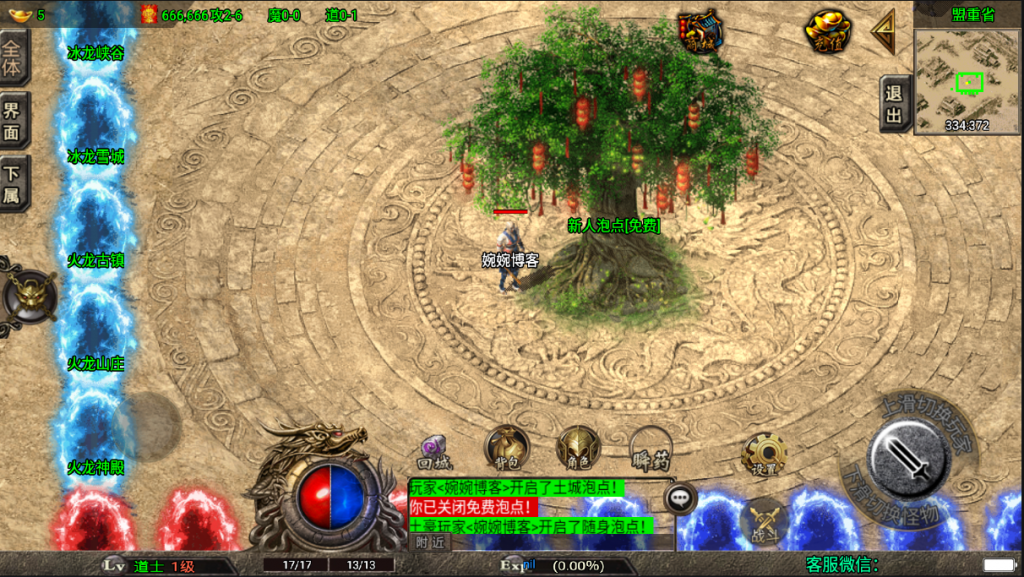
Task: Tap the horned helmet emblem icon
Action: tap(27, 294)
